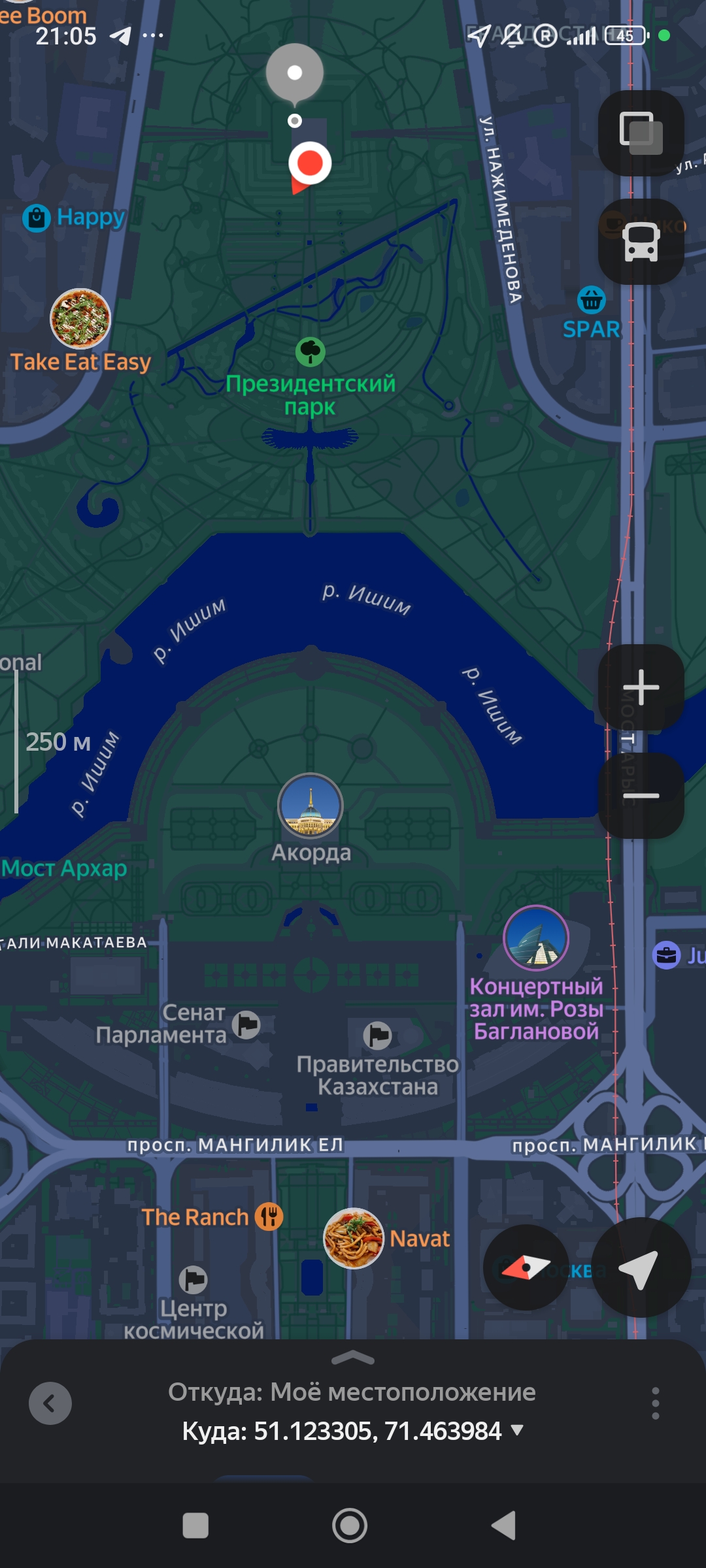Viewport: 706px width, 1568px height.
Task: Zoom out with the minus button
Action: [x=641, y=795]
